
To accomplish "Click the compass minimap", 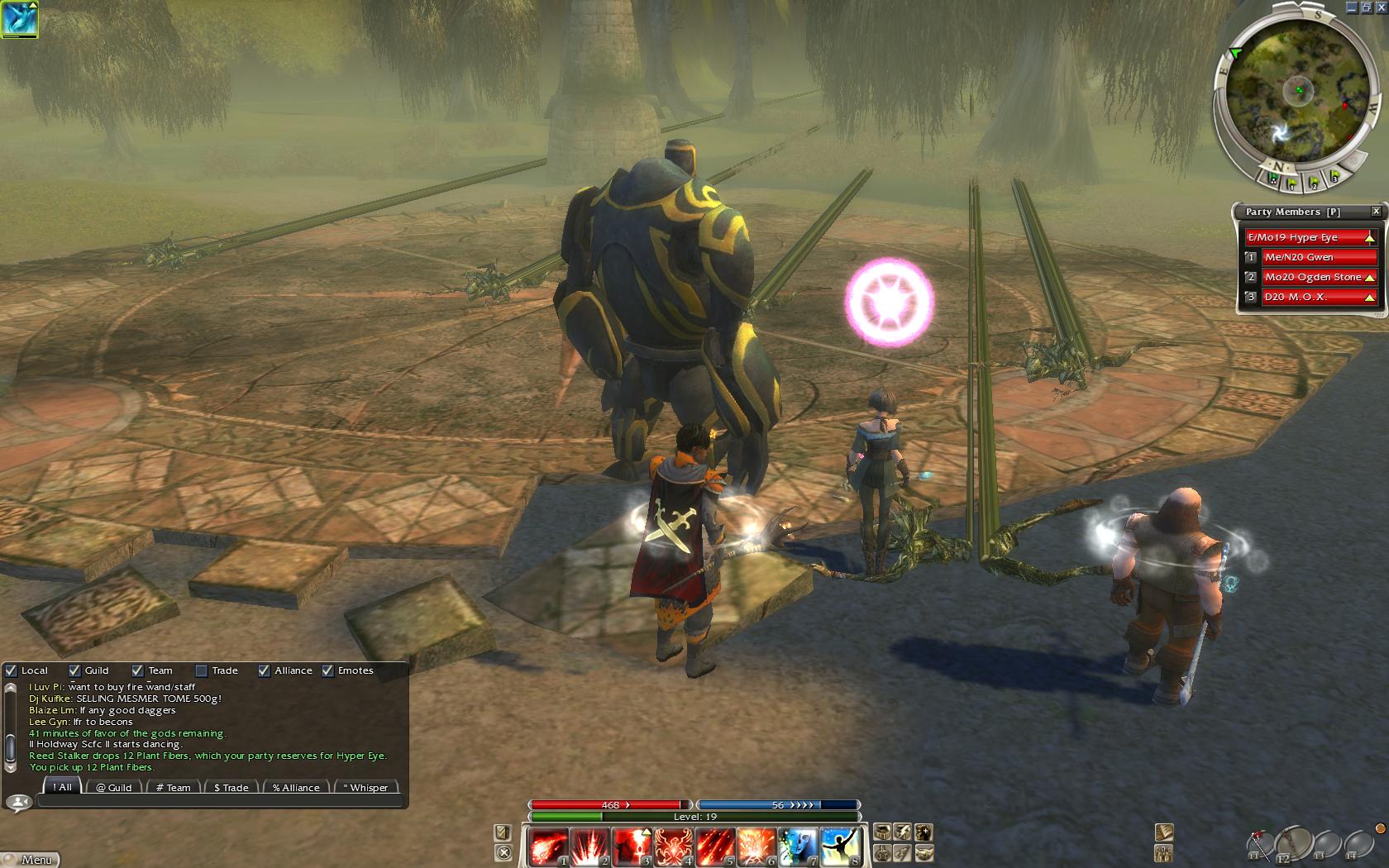I will [x=1296, y=93].
